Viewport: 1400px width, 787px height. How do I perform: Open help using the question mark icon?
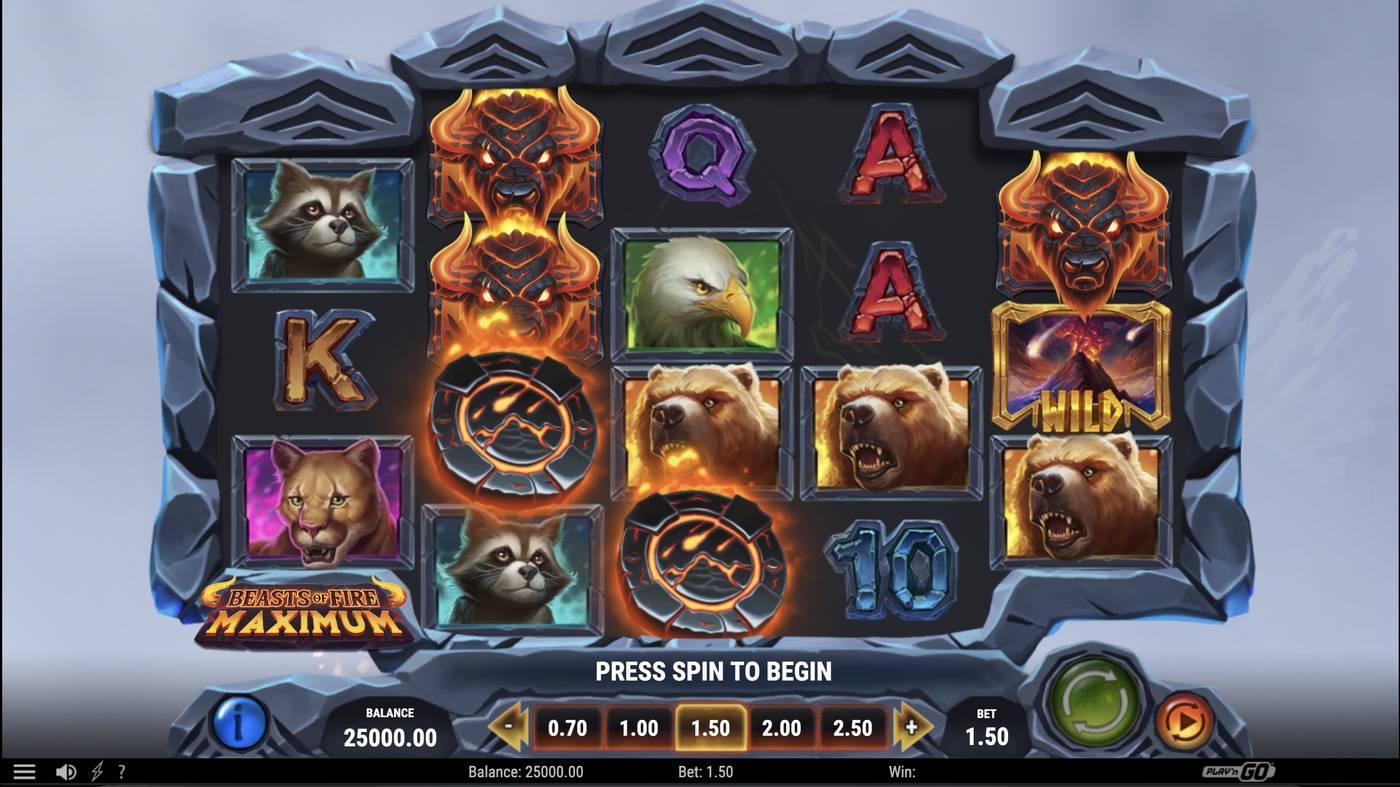tap(122, 770)
